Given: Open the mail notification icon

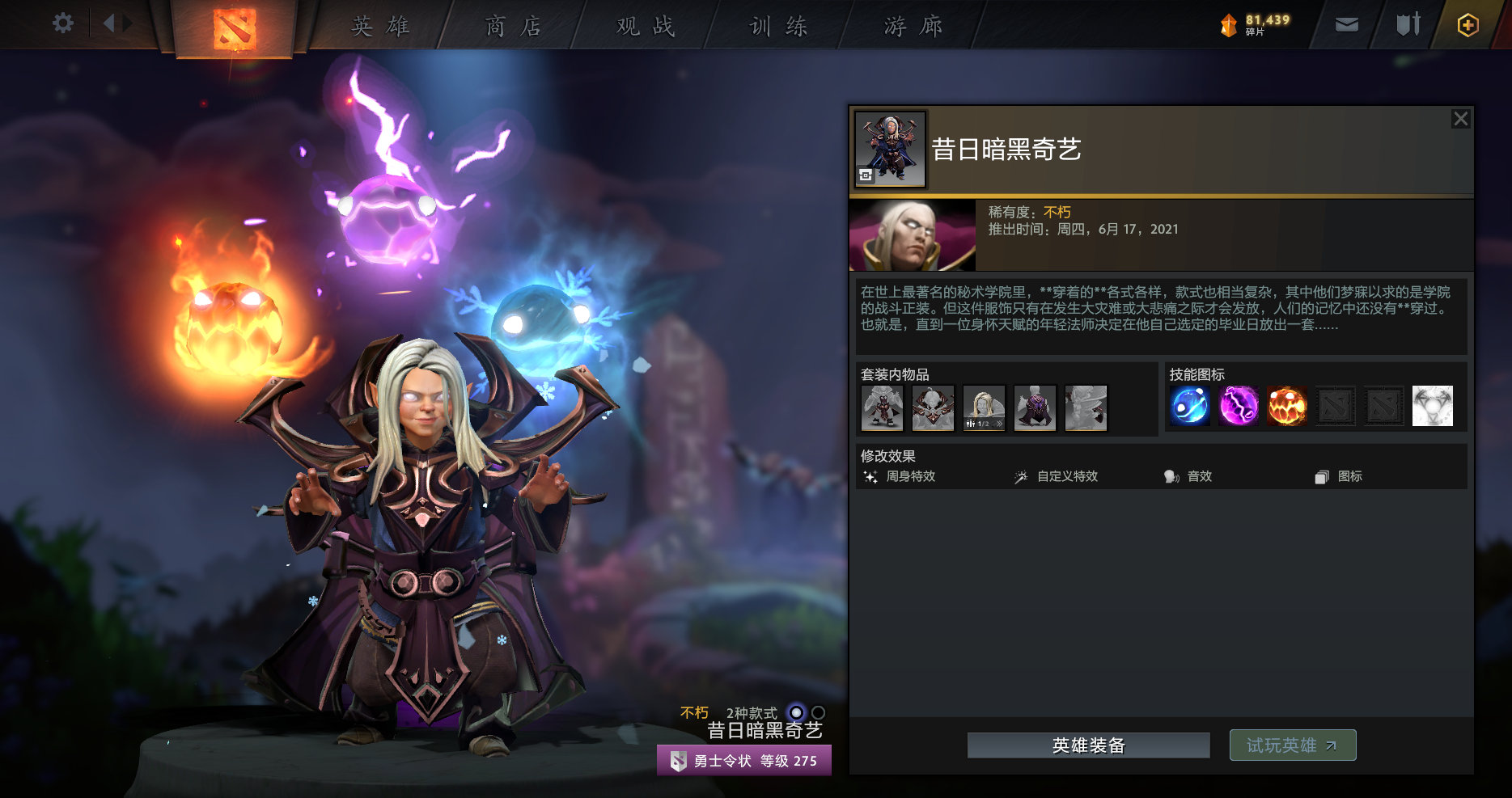Looking at the screenshot, I should point(1346,24).
